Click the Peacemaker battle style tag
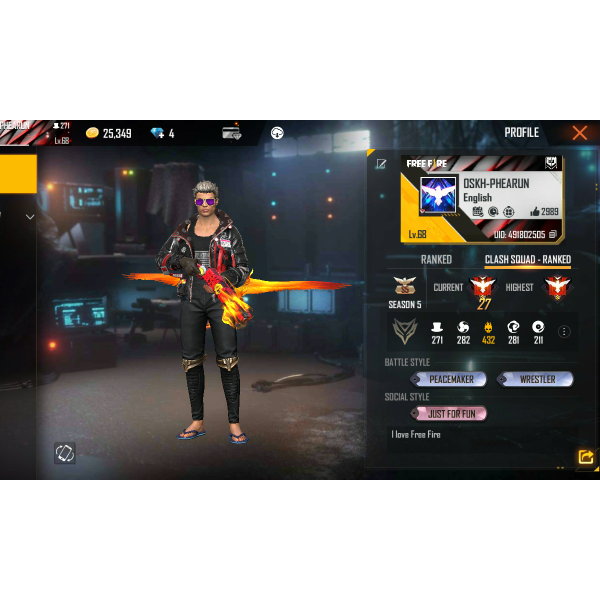This screenshot has width=600, height=600. pos(449,380)
